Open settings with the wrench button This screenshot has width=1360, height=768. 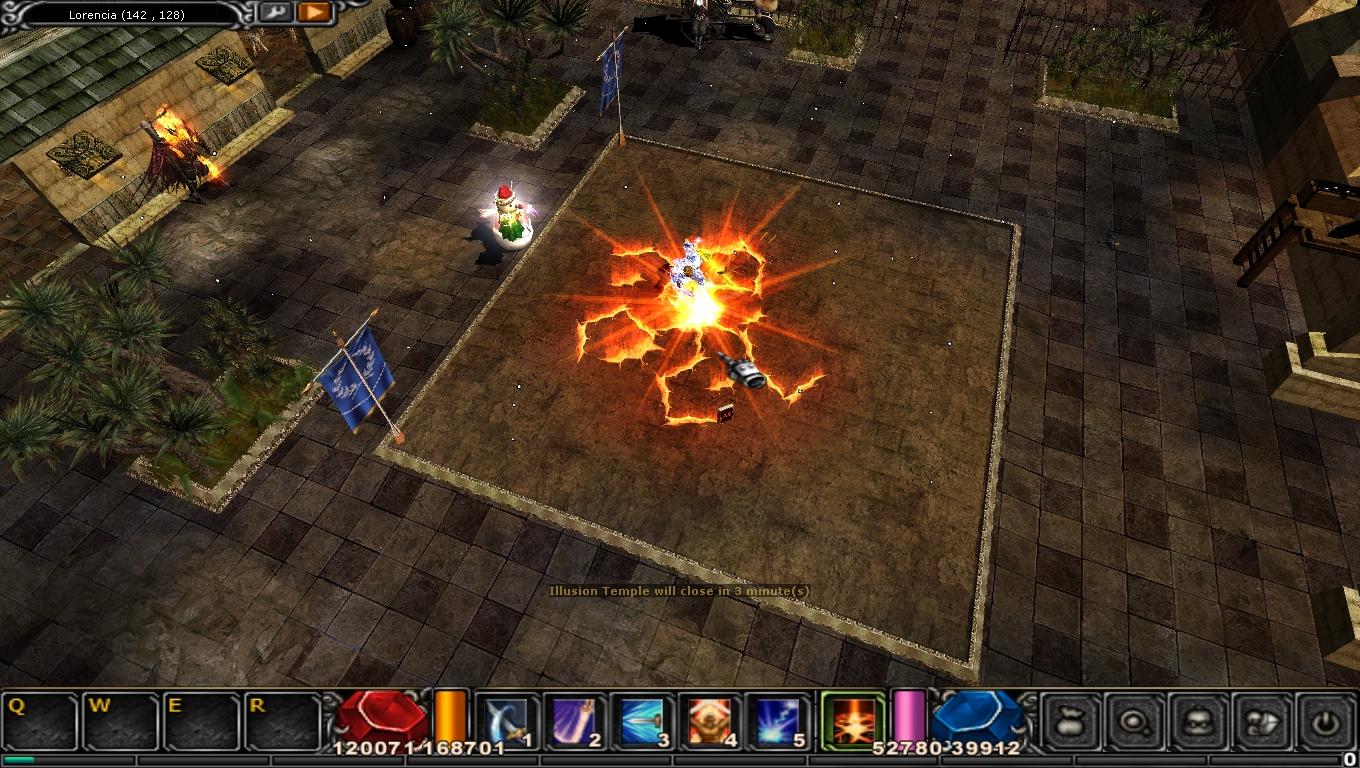[276, 13]
